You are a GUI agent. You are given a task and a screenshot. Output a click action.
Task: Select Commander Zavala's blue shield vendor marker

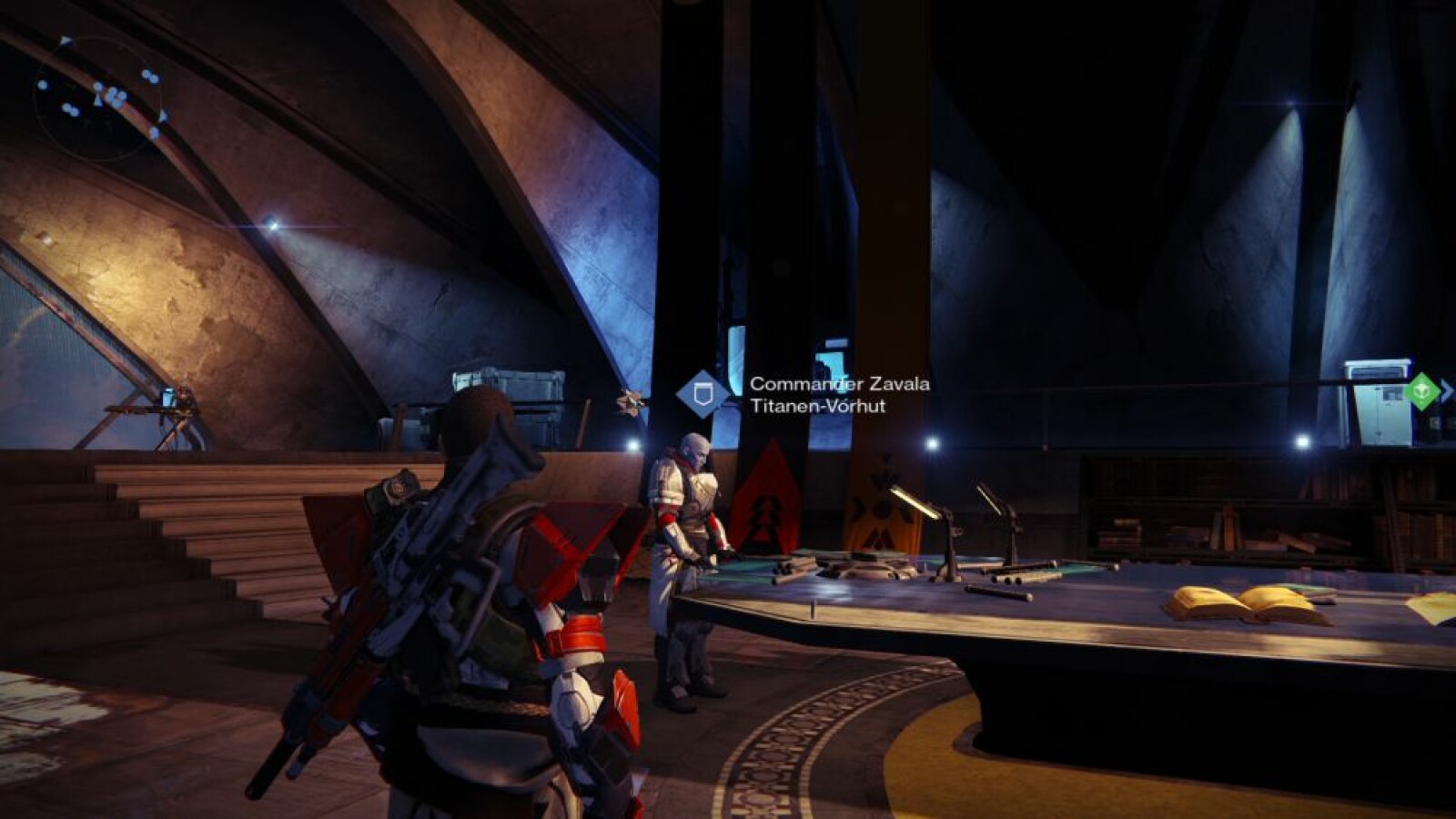click(x=702, y=394)
